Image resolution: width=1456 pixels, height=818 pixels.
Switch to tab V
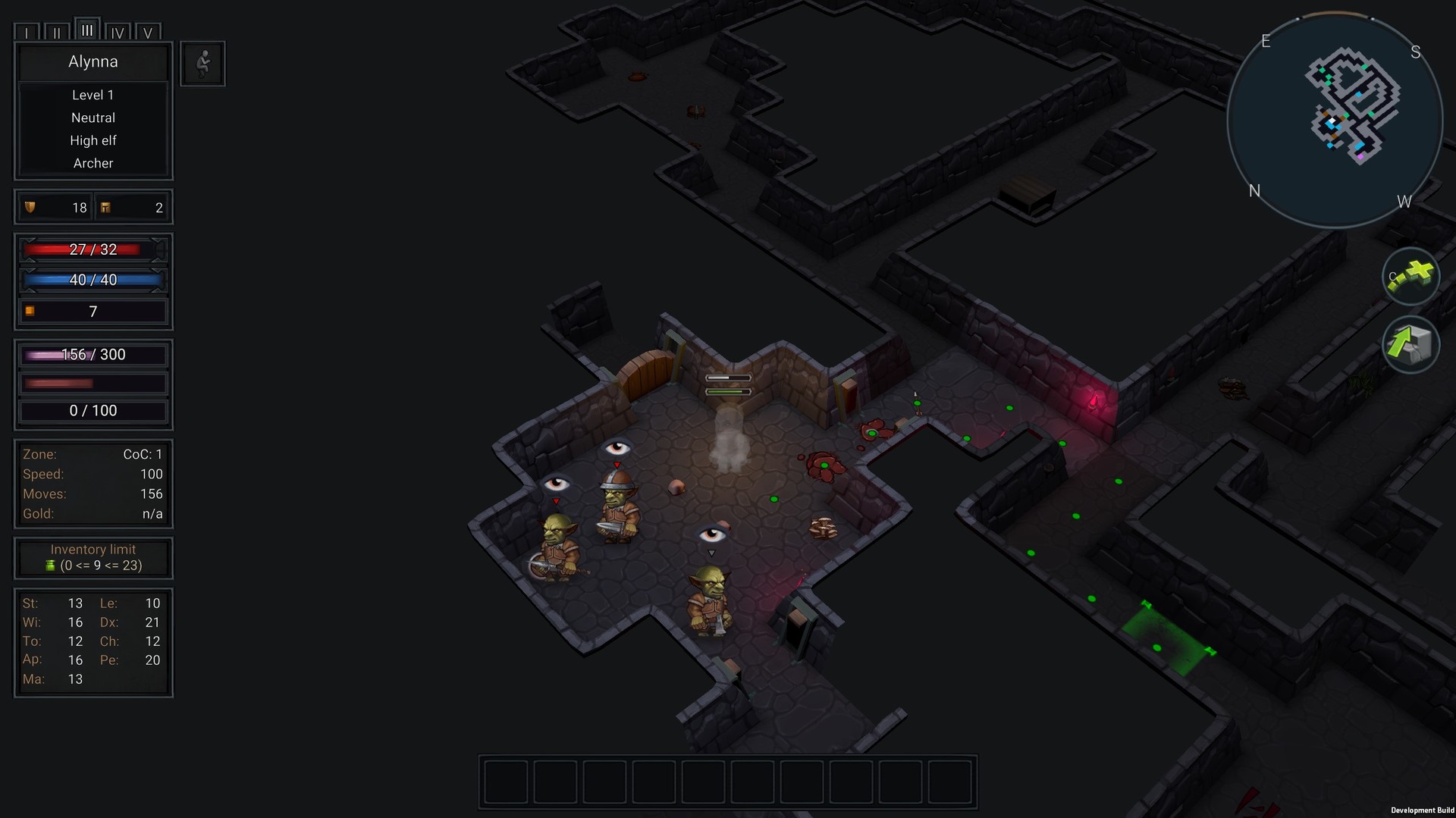[x=148, y=33]
